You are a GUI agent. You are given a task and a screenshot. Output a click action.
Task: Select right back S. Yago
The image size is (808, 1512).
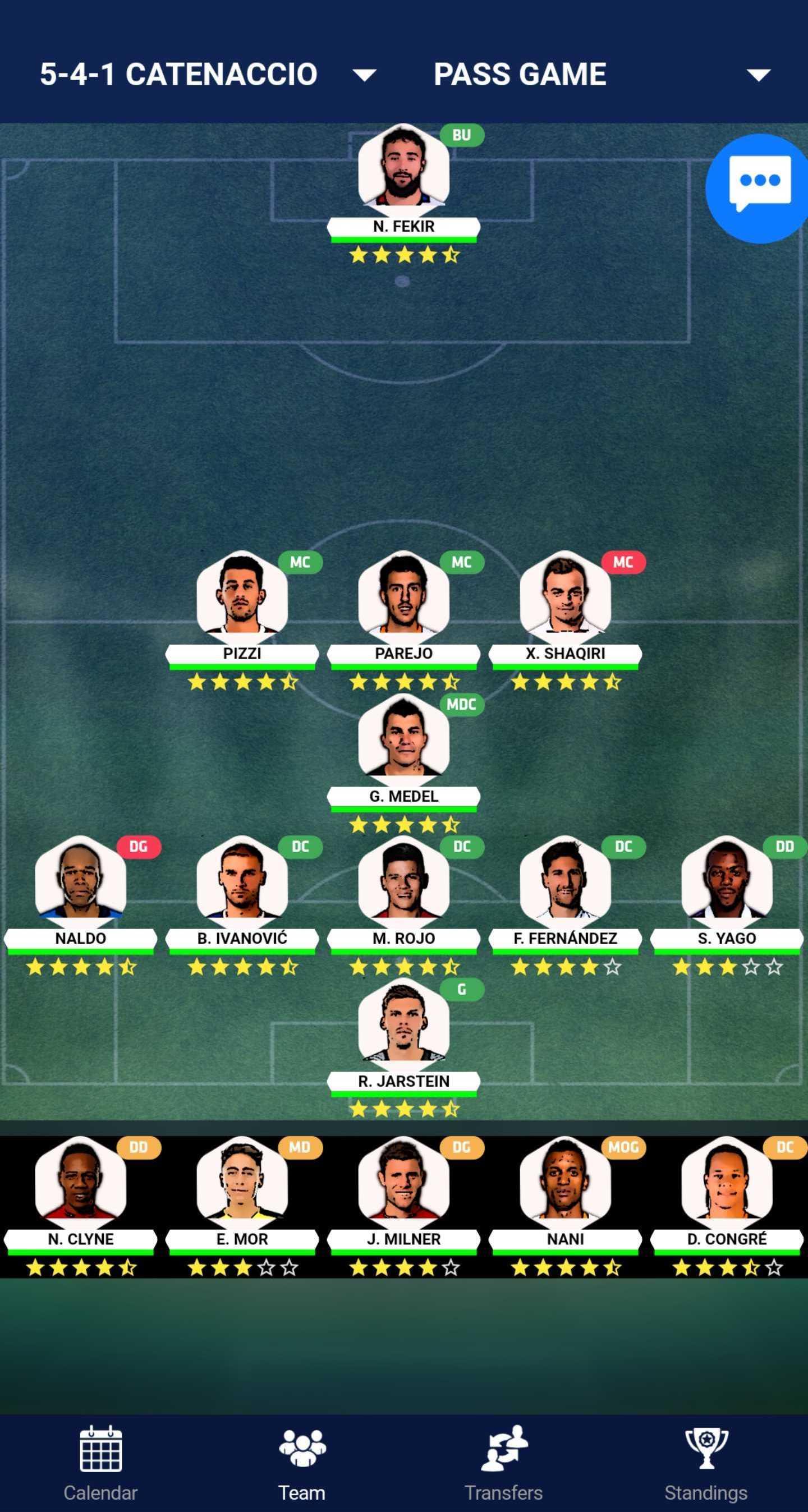(727, 882)
